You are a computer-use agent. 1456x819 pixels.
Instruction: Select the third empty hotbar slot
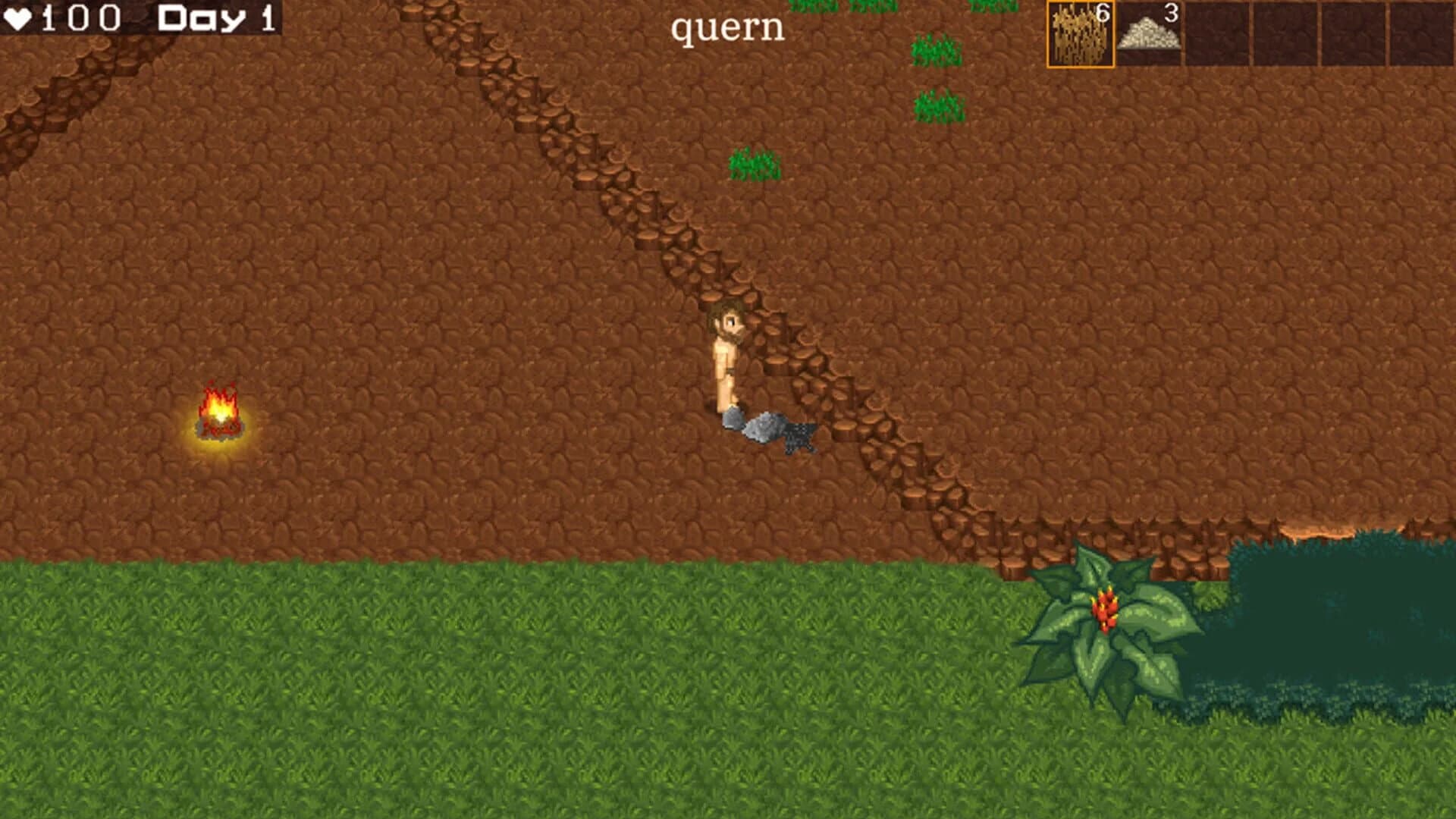1217,34
